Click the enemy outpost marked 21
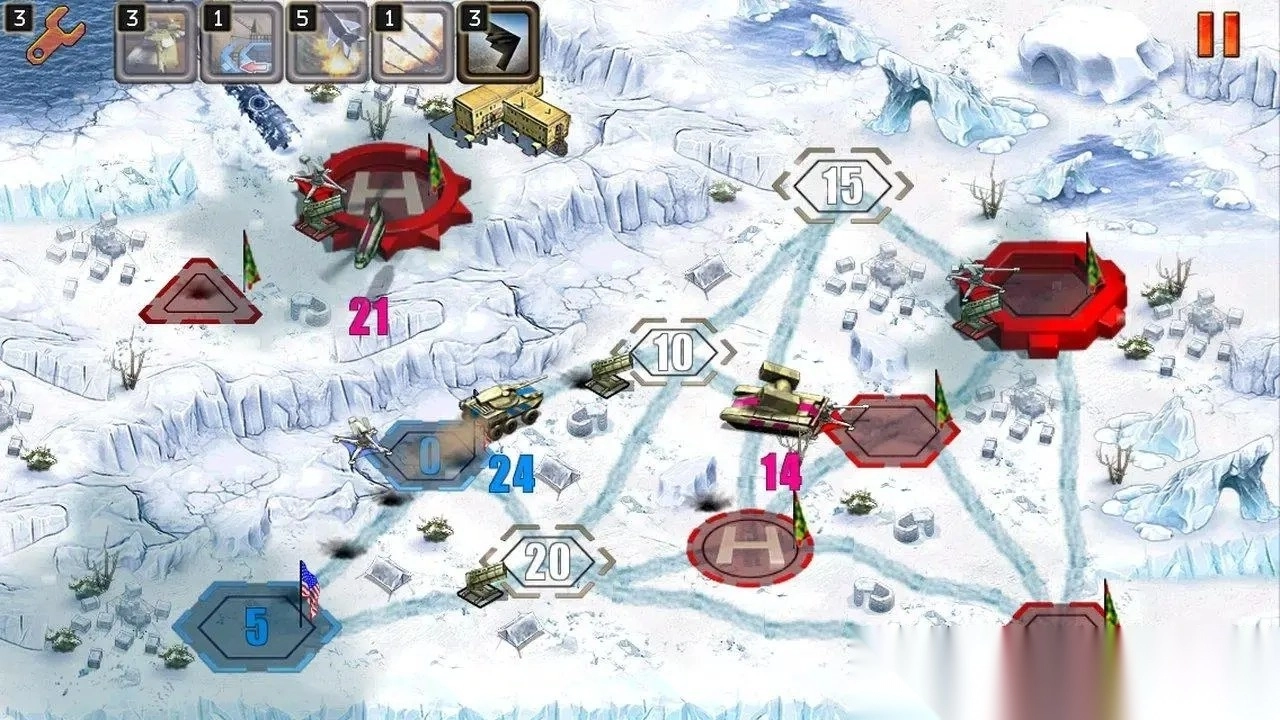The image size is (1280, 720). point(205,293)
